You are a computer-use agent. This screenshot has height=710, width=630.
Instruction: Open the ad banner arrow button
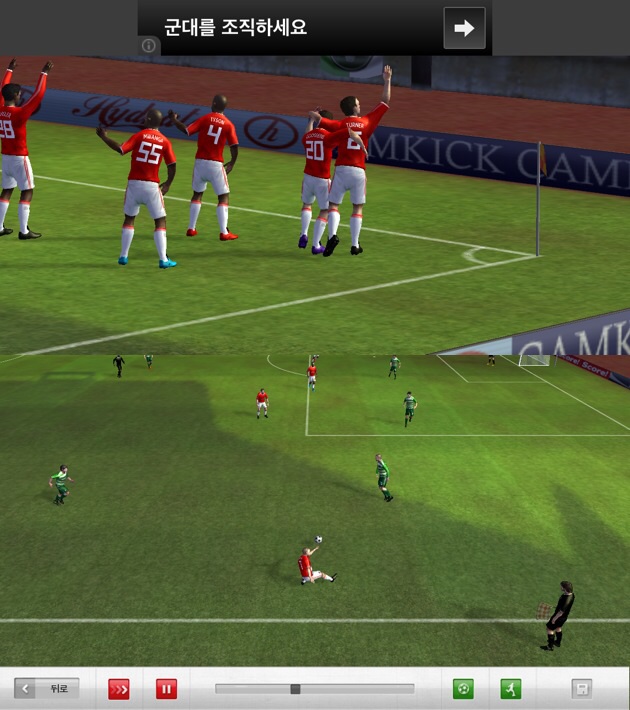(x=464, y=28)
